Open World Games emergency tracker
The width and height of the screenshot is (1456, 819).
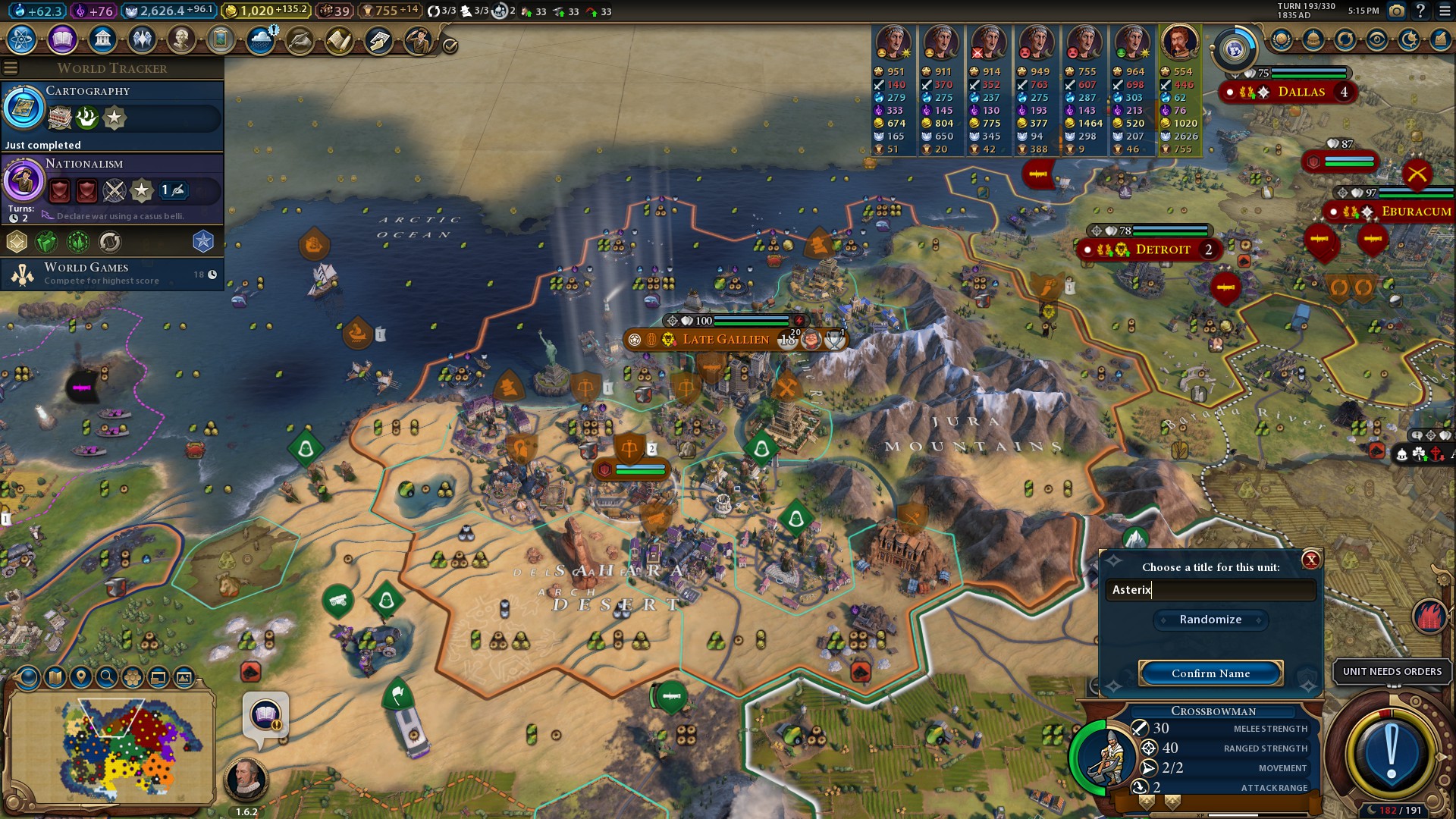click(112, 274)
